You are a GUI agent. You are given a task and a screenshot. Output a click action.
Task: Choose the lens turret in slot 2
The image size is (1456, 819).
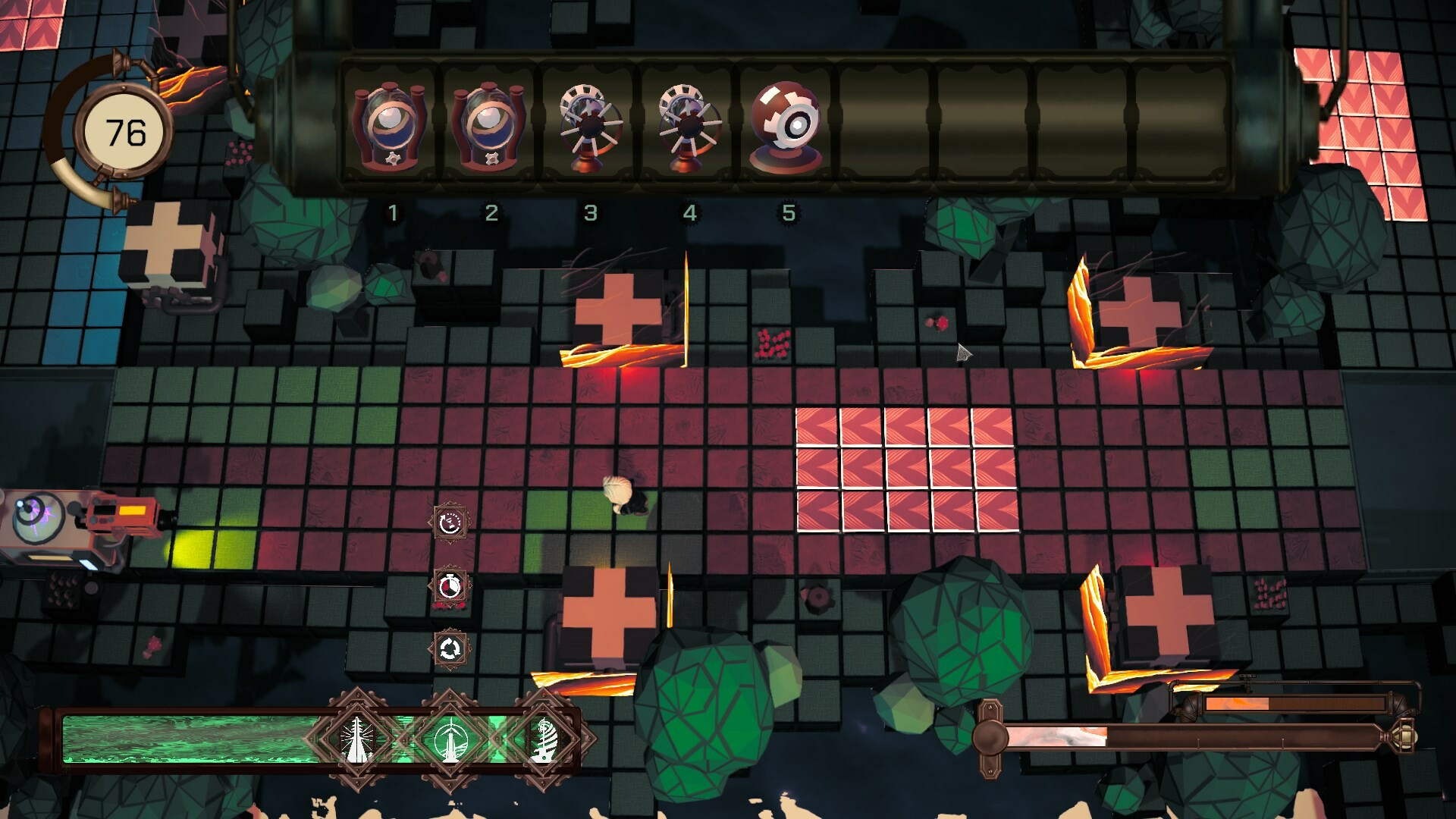[x=491, y=129]
